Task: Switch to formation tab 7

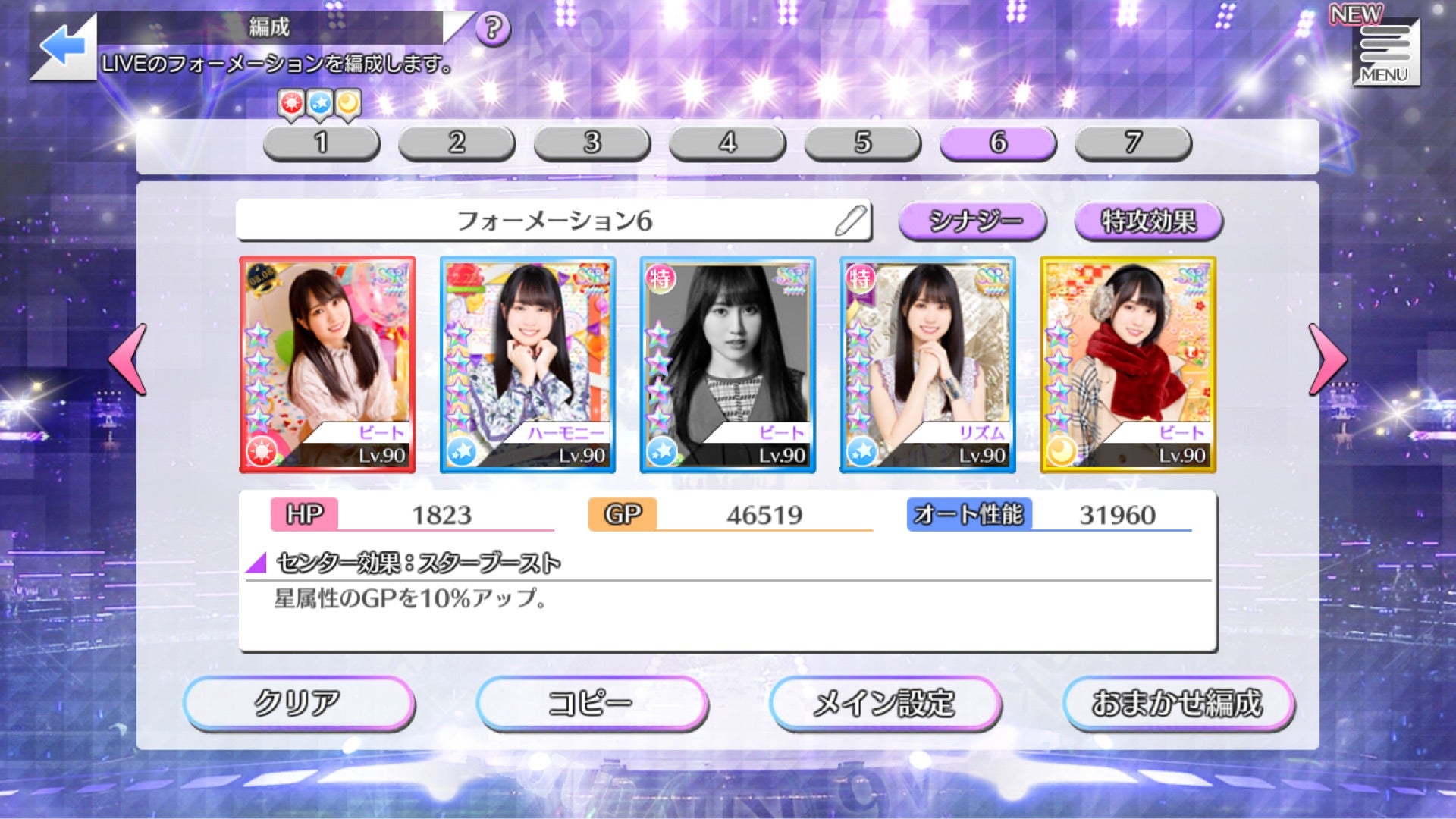Action: click(1133, 143)
